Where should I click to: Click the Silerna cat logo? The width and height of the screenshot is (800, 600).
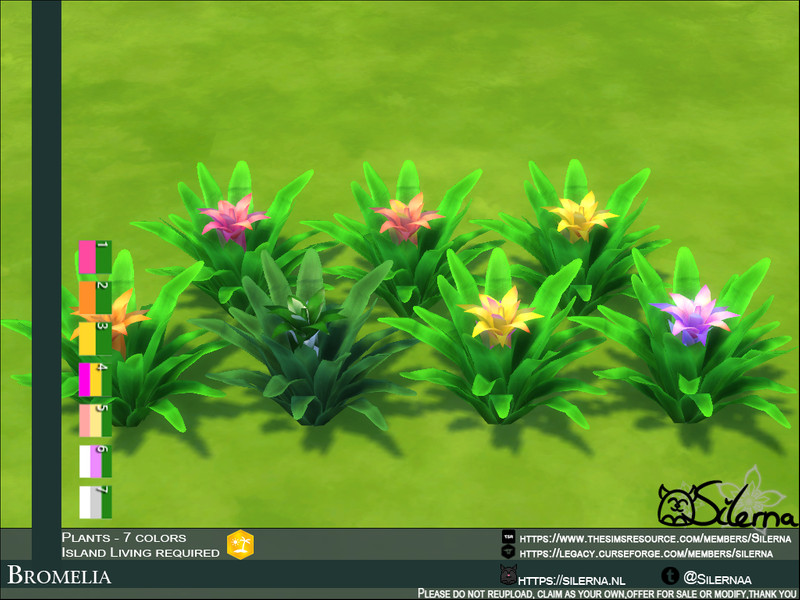(x=676, y=505)
